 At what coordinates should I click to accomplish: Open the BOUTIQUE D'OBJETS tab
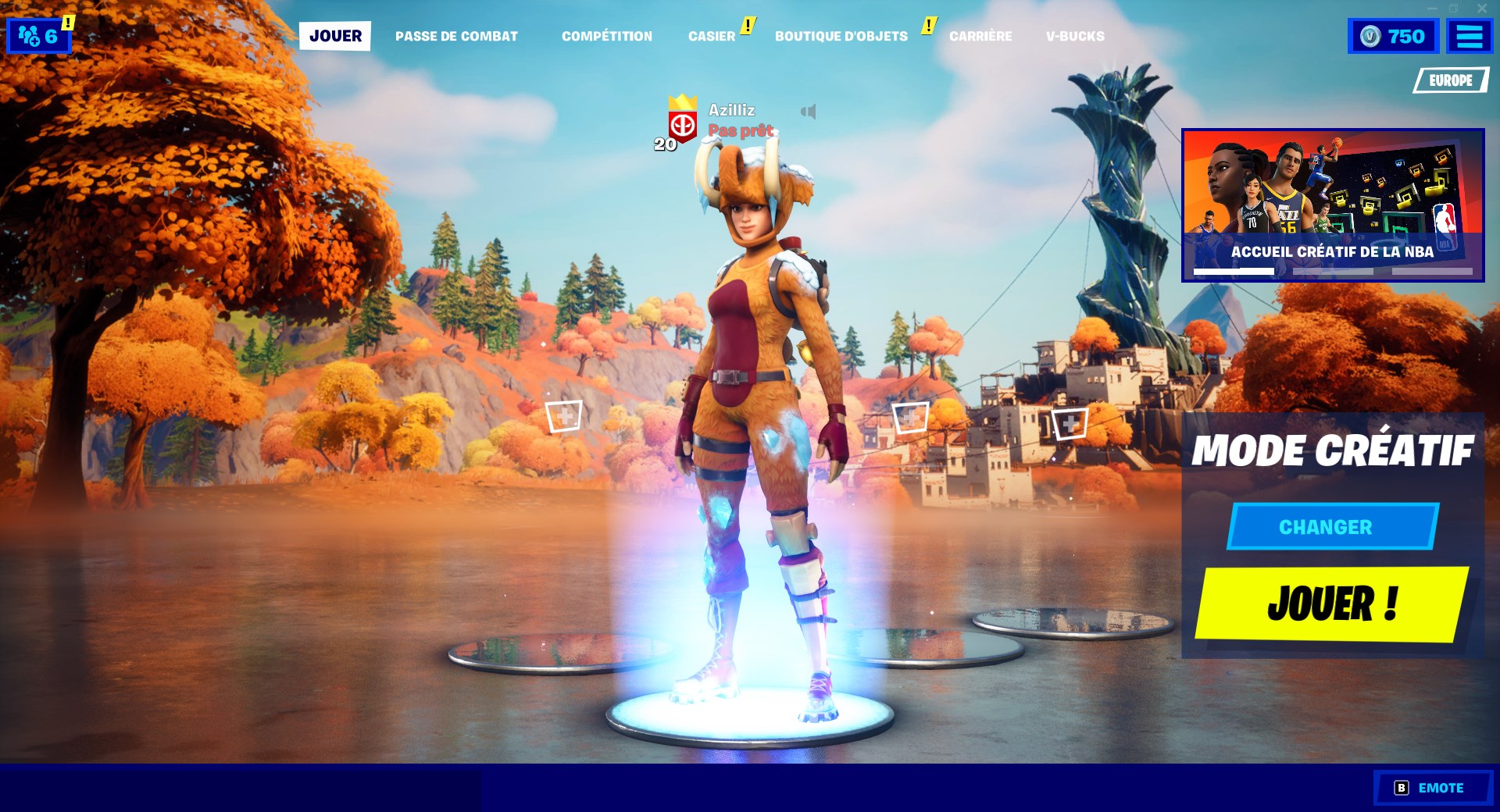pos(840,35)
